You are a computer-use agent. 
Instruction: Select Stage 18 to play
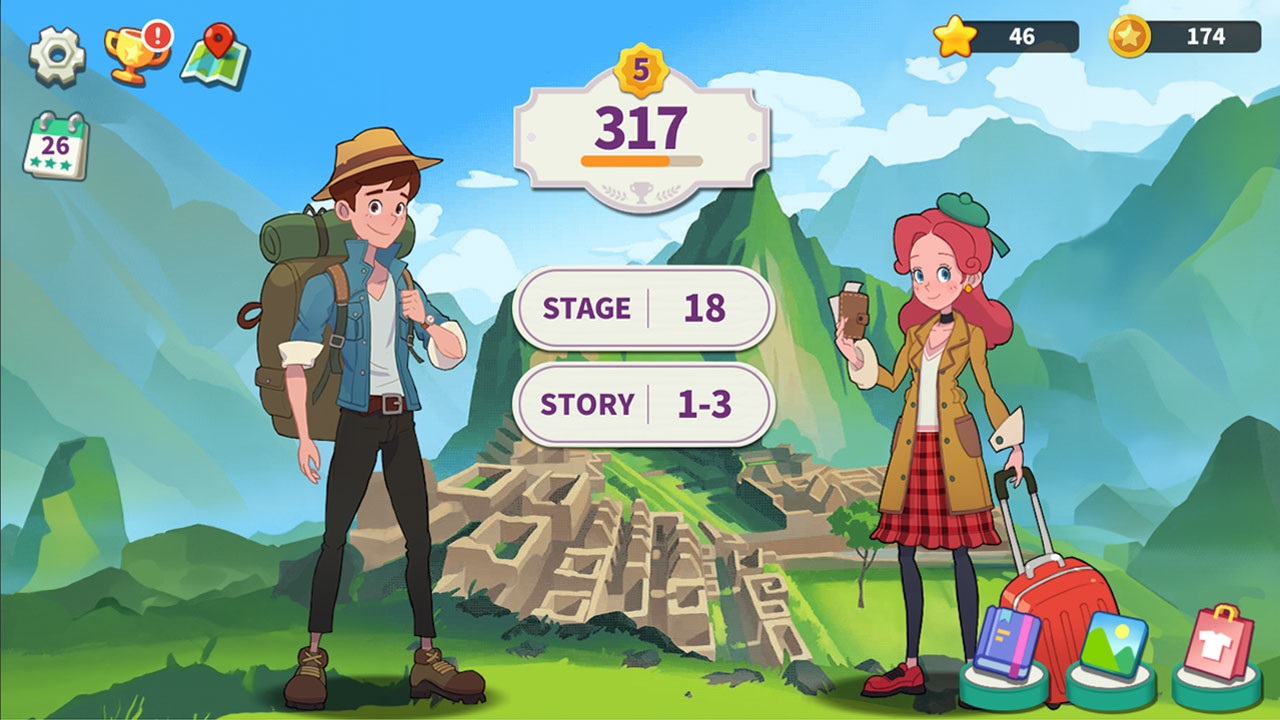(x=643, y=309)
